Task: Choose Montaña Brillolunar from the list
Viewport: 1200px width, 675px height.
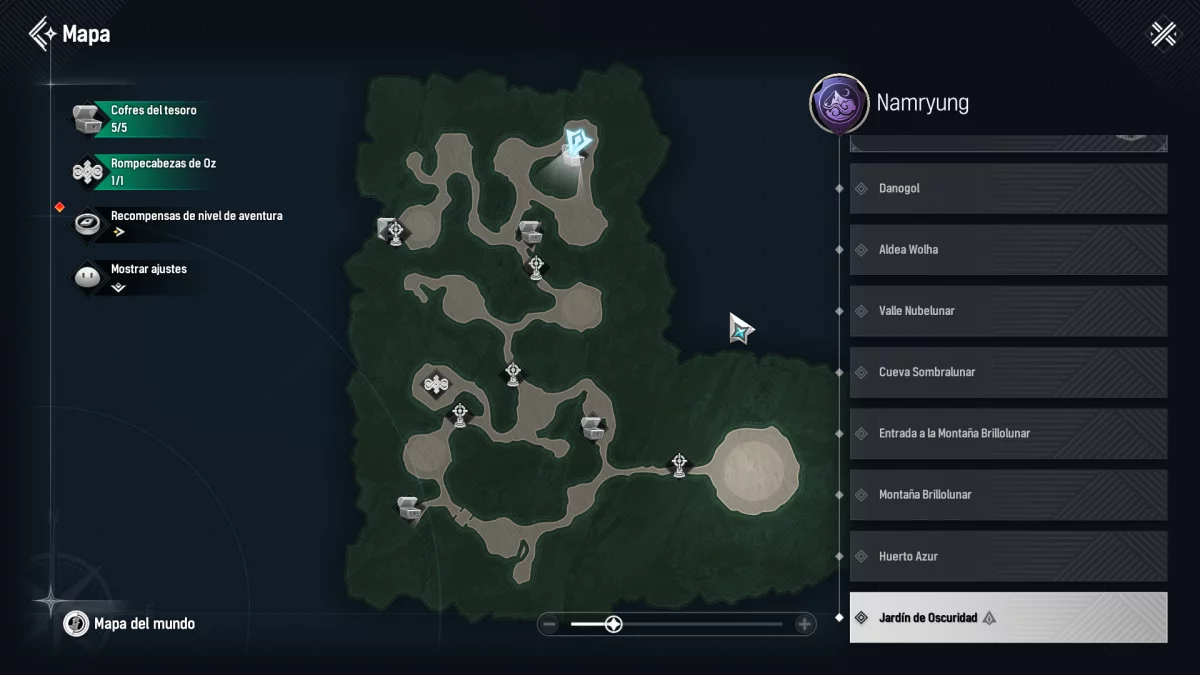Action: click(1008, 495)
